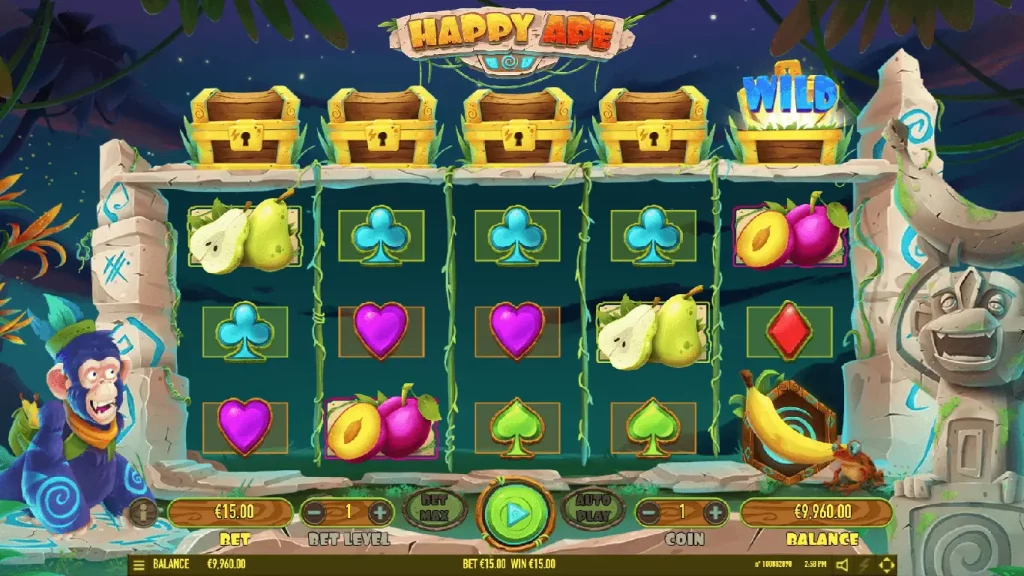Screen dimensions: 1024x576
Task: Set the wager with Bet Max
Action: pyautogui.click(x=433, y=509)
